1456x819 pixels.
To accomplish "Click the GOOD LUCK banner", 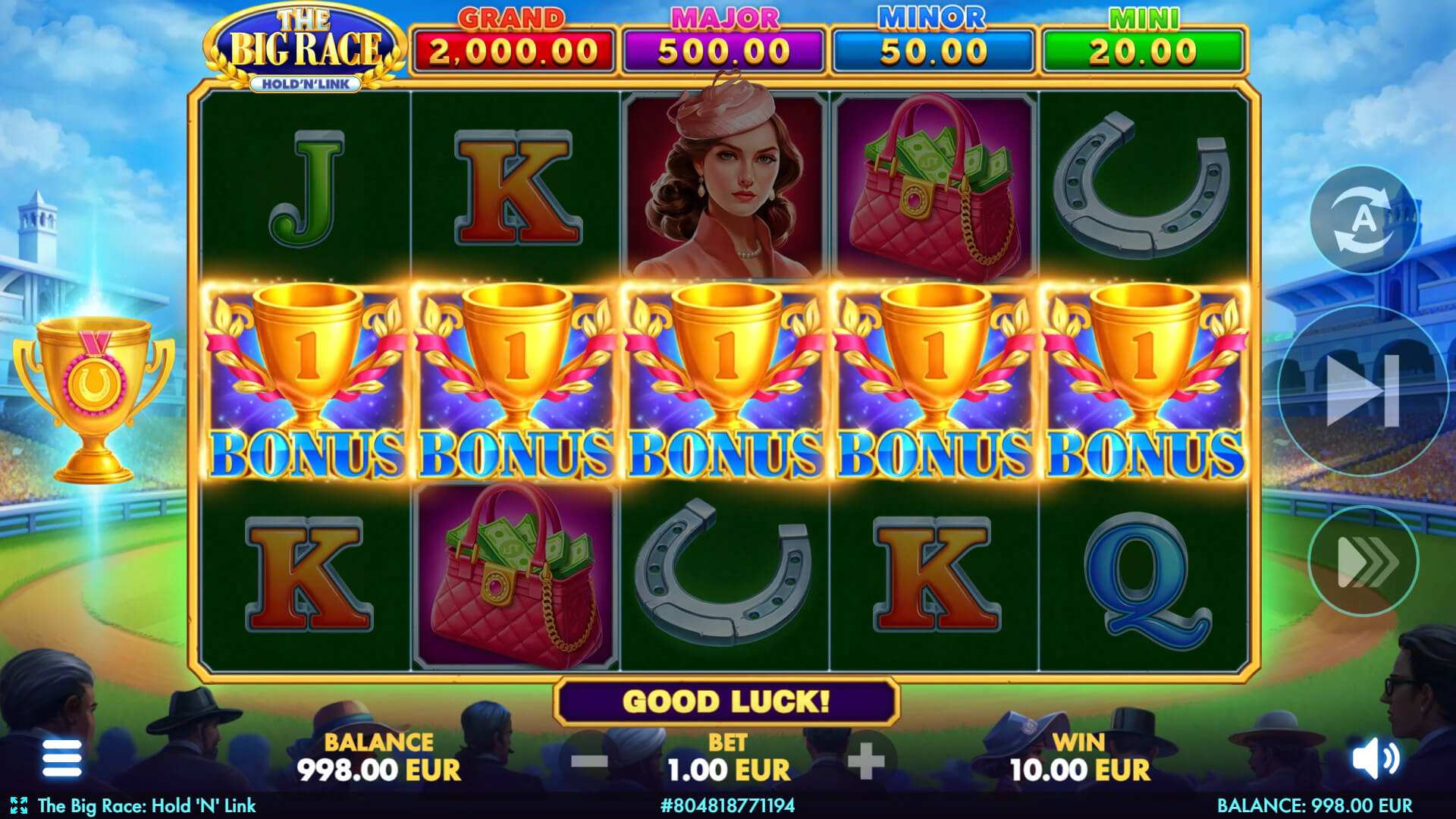I will tap(726, 701).
